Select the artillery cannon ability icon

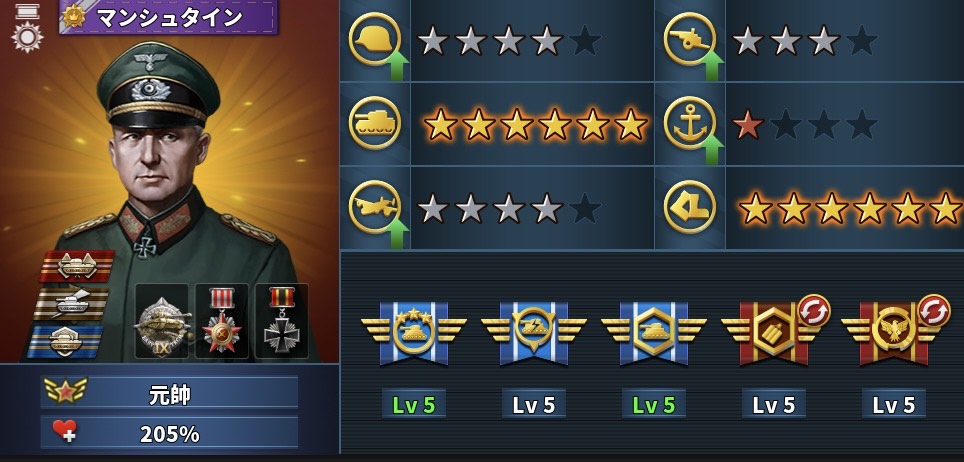click(x=690, y=40)
